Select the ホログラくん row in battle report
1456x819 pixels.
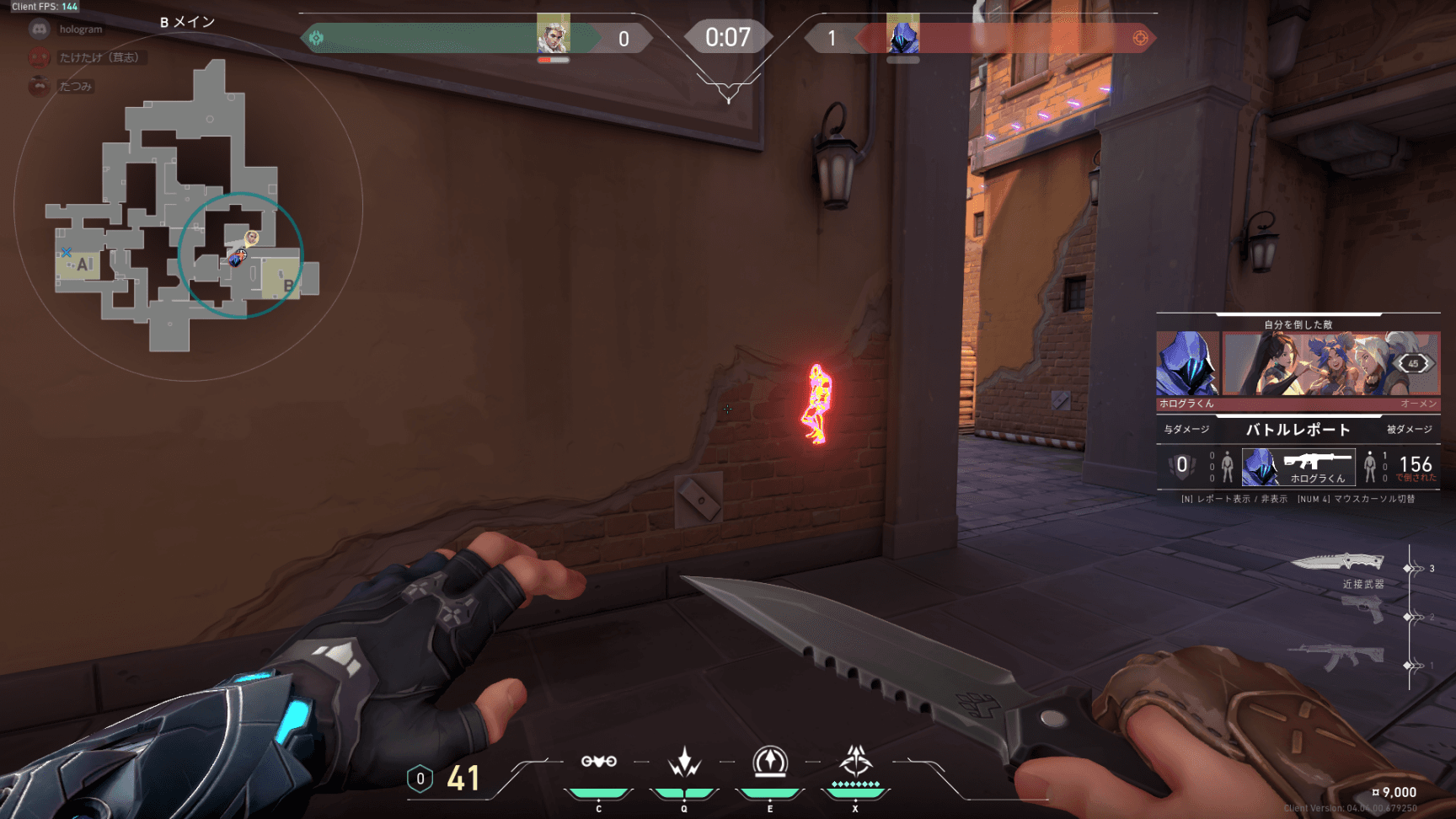point(1298,467)
